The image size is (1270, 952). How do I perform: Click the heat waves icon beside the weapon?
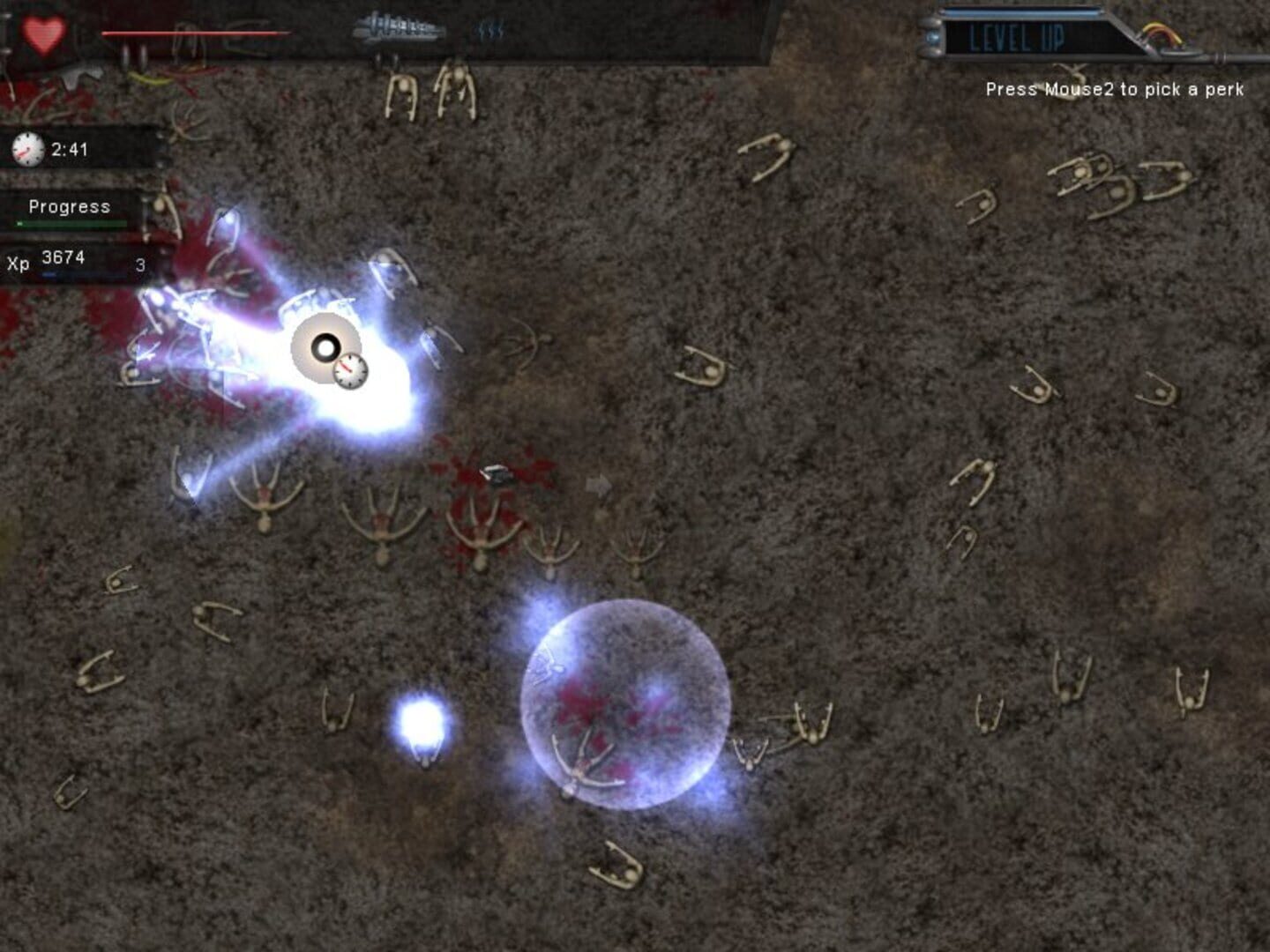pyautogui.click(x=490, y=28)
